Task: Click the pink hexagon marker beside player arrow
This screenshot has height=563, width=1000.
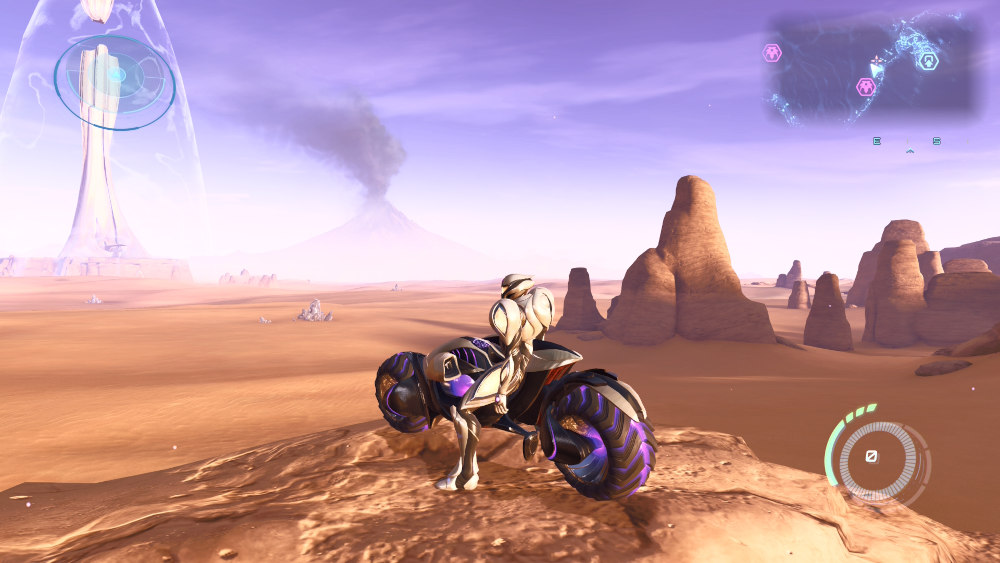Action: 866,87
